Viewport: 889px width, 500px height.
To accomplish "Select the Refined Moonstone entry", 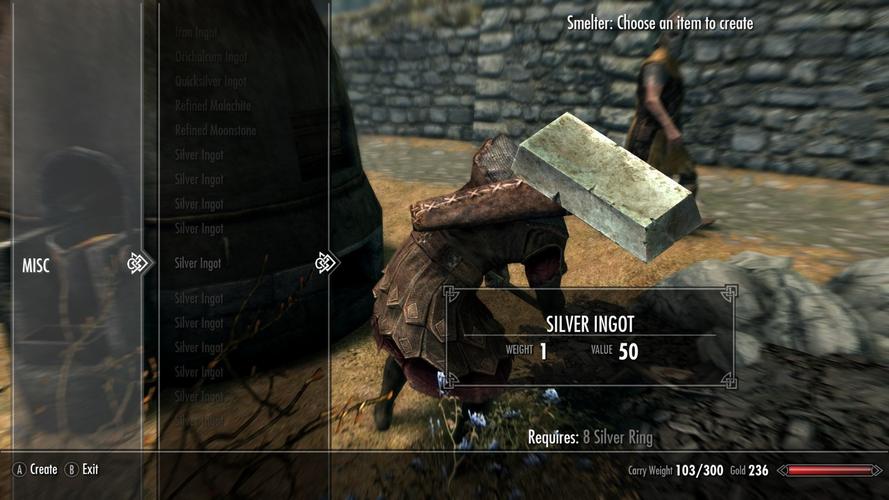I will [214, 130].
